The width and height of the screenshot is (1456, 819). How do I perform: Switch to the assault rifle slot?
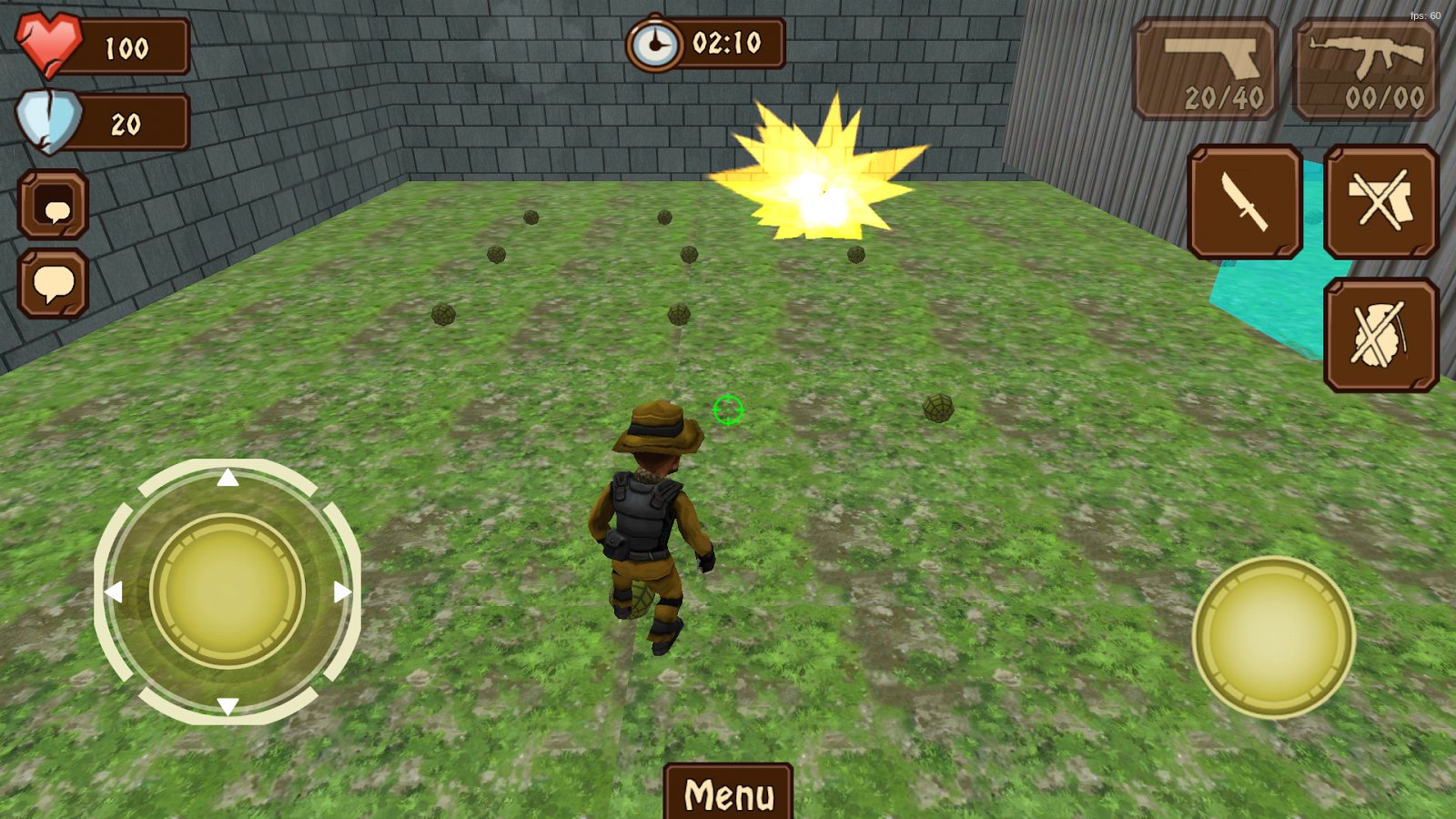(x=1366, y=70)
